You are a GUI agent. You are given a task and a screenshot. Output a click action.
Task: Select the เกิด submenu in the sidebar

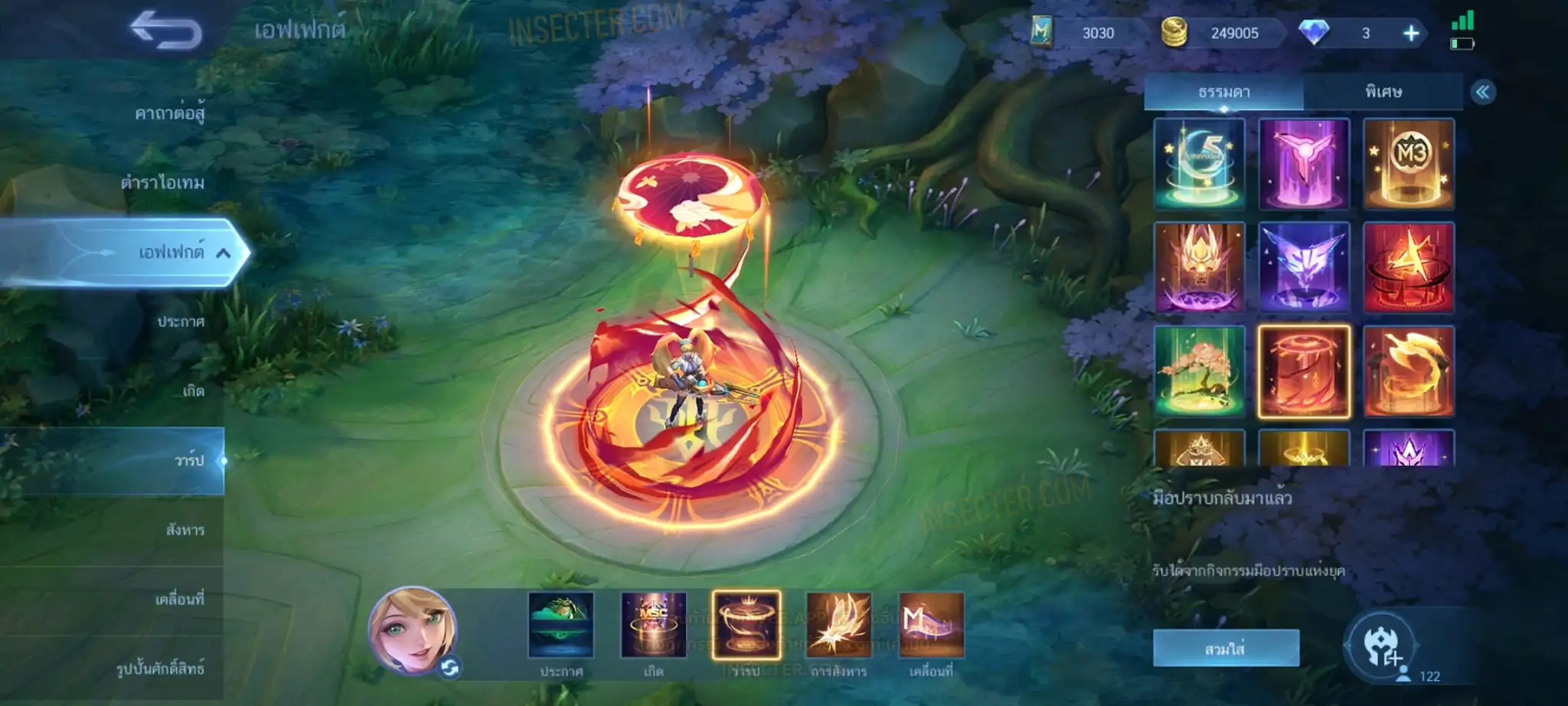[x=193, y=391]
